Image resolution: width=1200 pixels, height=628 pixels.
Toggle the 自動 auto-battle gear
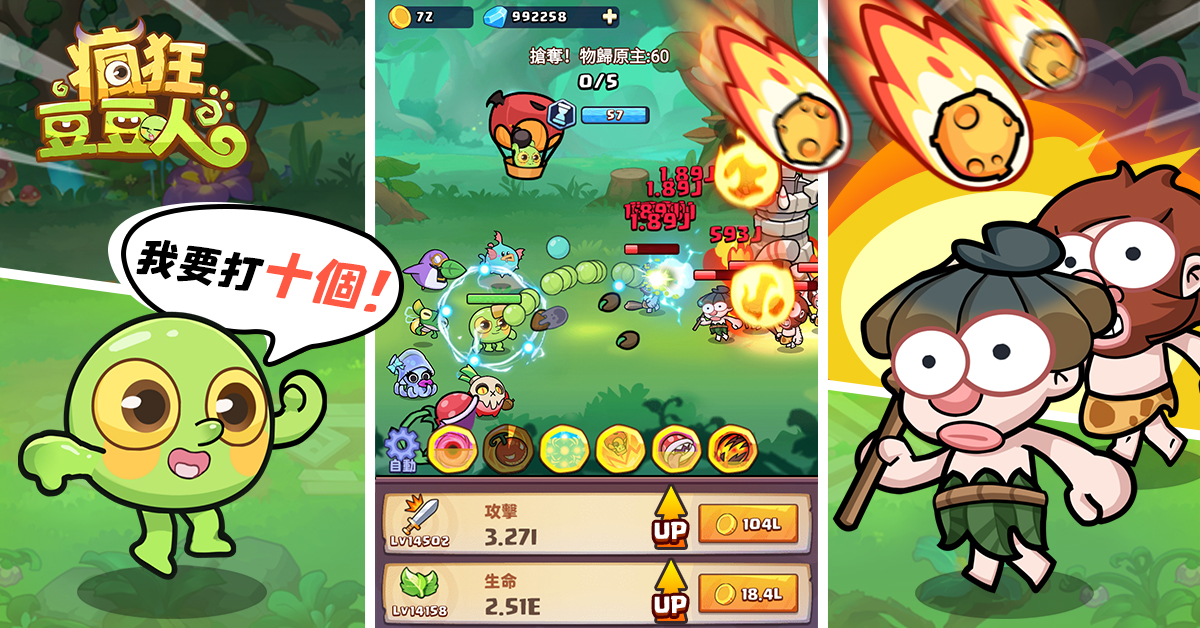[x=400, y=449]
